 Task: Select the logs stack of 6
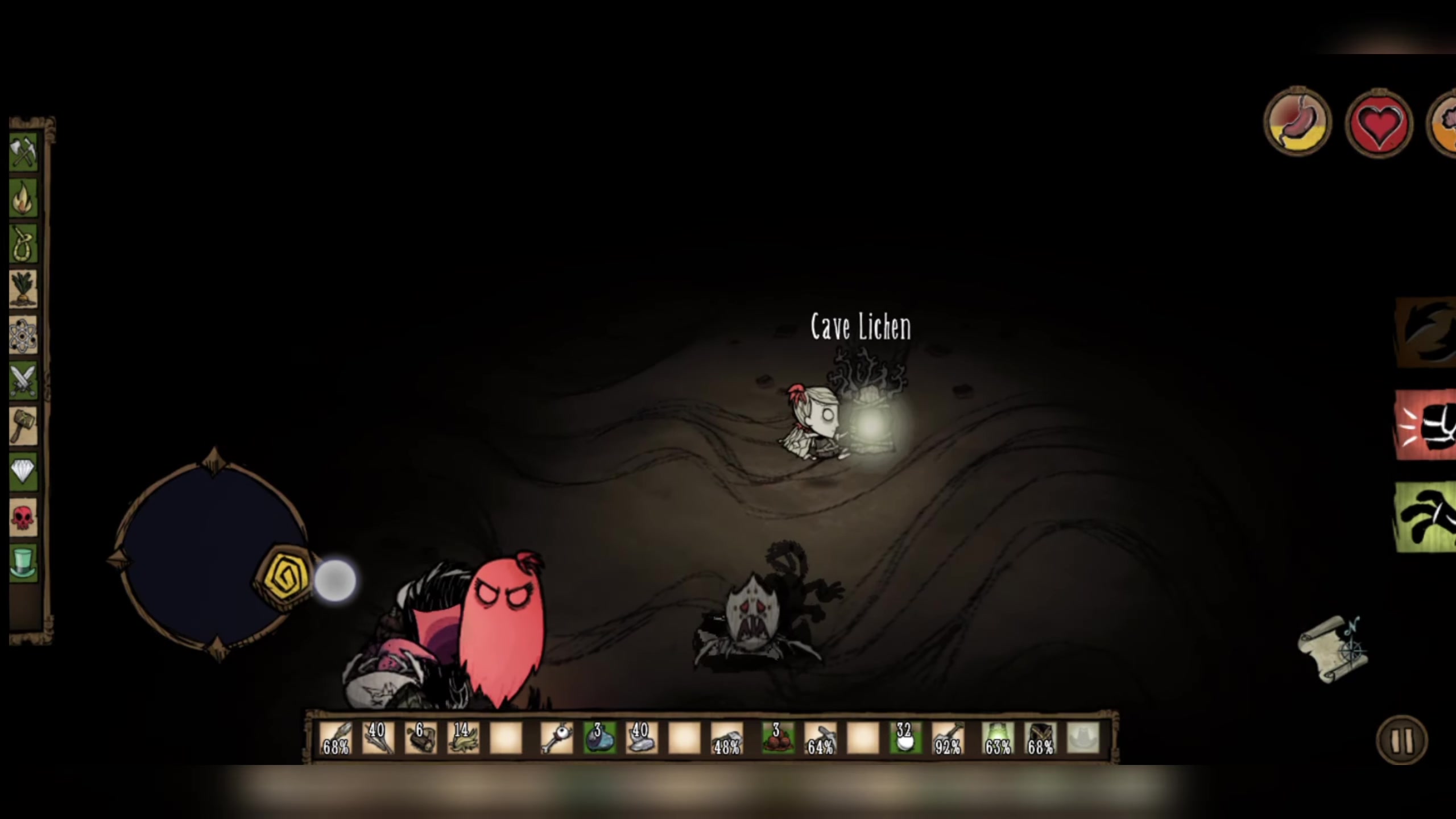[420, 739]
